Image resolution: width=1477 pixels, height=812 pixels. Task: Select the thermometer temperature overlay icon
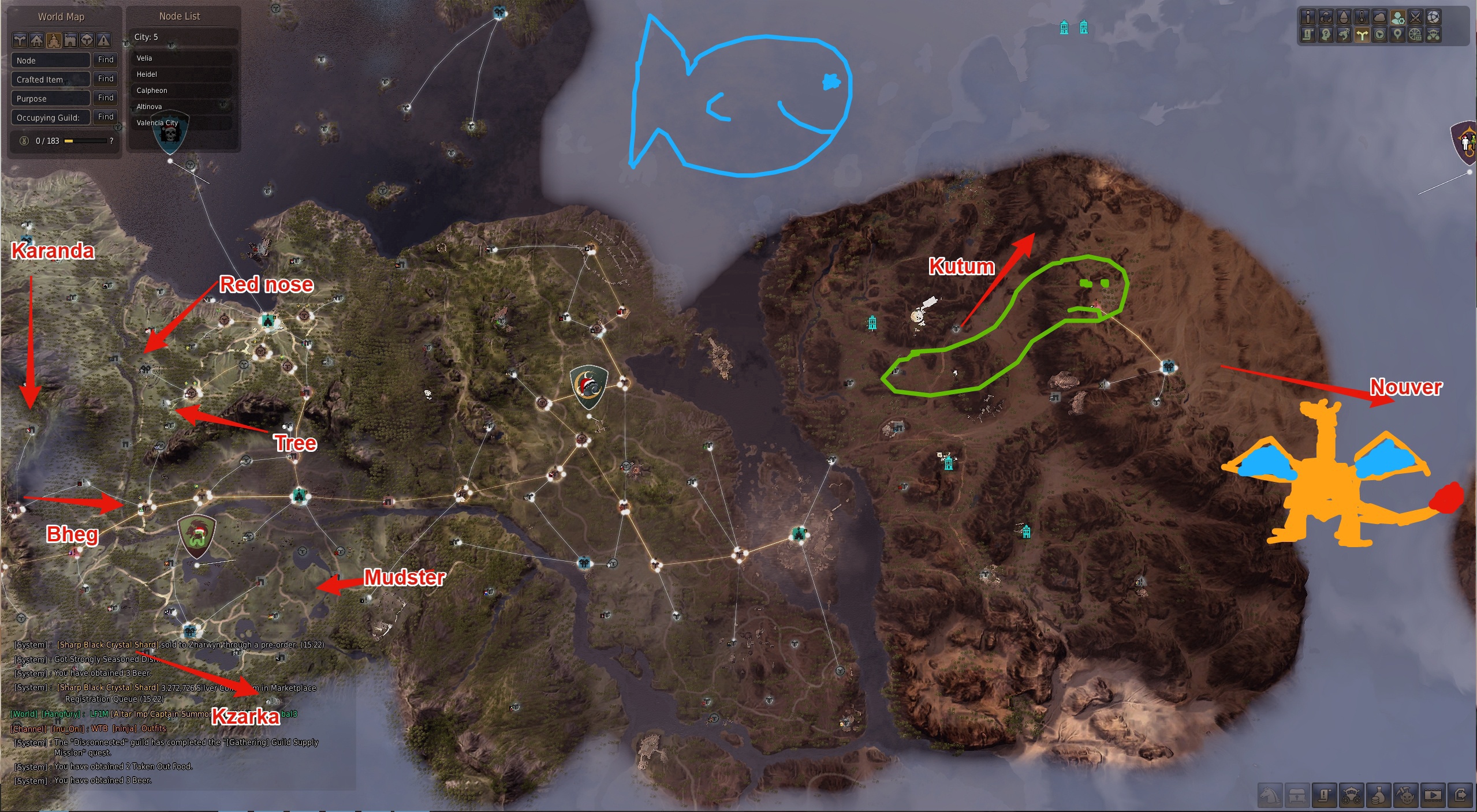coord(1362,18)
